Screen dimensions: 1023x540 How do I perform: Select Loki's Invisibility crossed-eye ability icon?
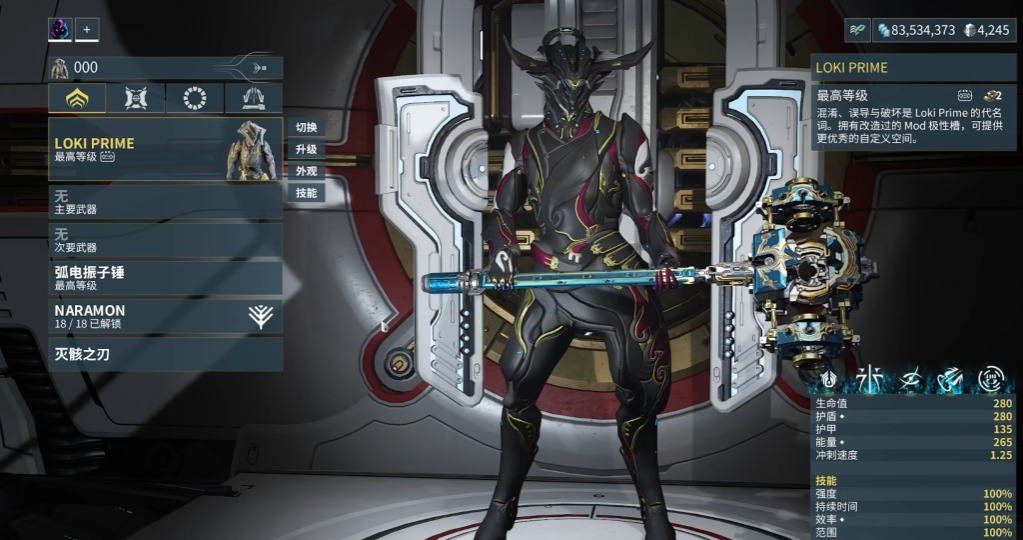[911, 379]
